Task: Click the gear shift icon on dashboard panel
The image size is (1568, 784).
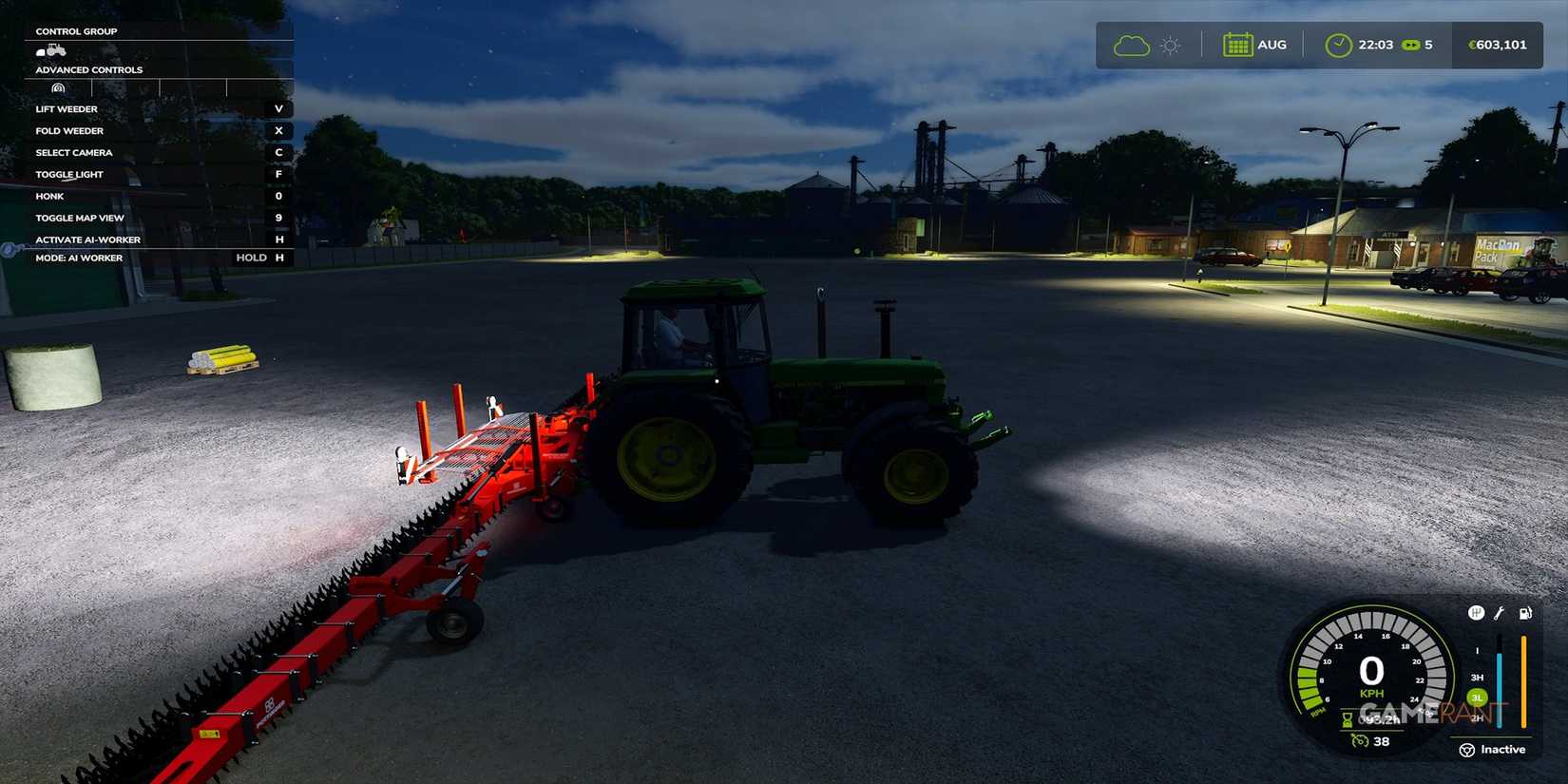Action: click(1476, 613)
